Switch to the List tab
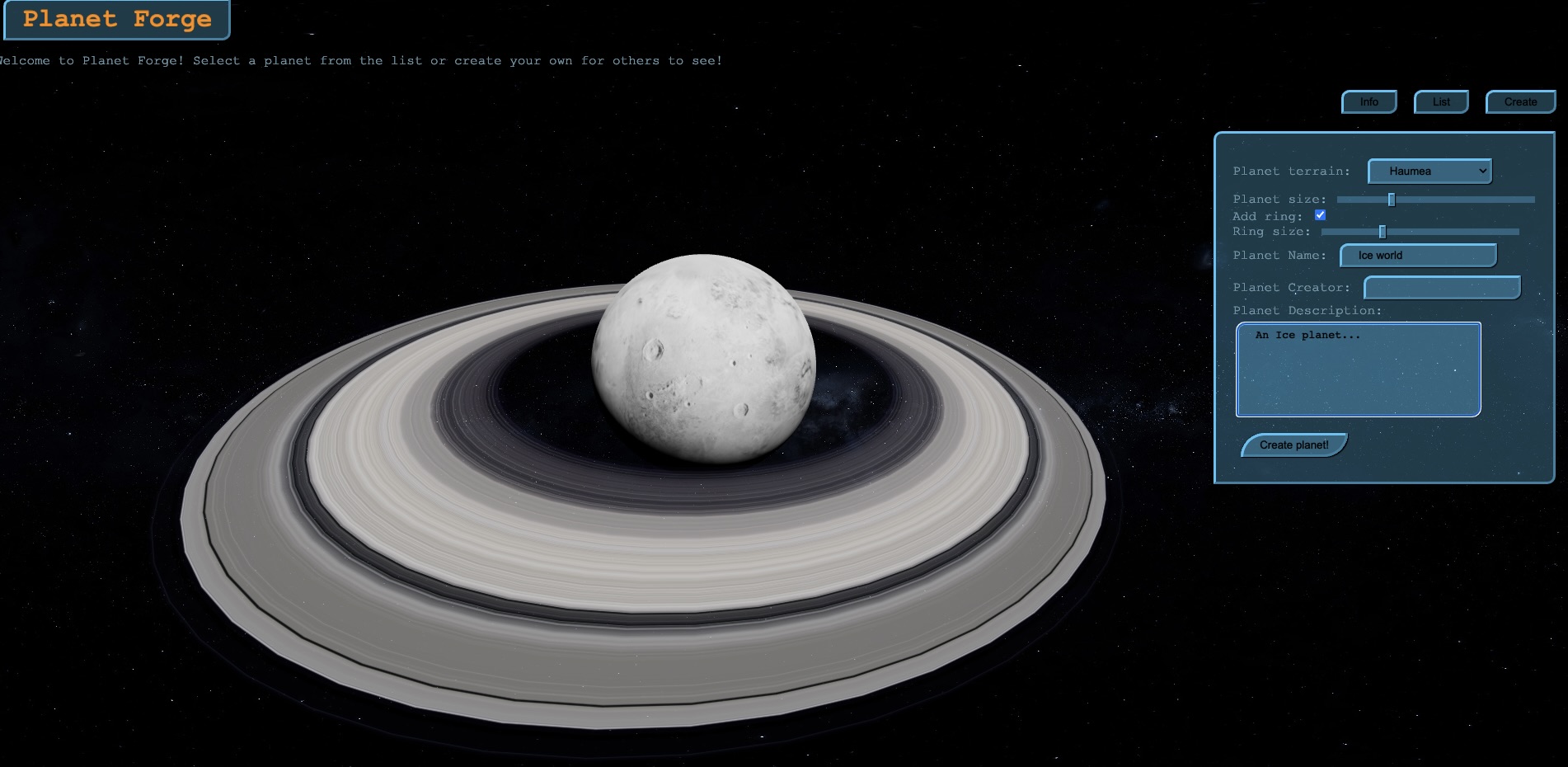Image resolution: width=1568 pixels, height=767 pixels. [1441, 101]
